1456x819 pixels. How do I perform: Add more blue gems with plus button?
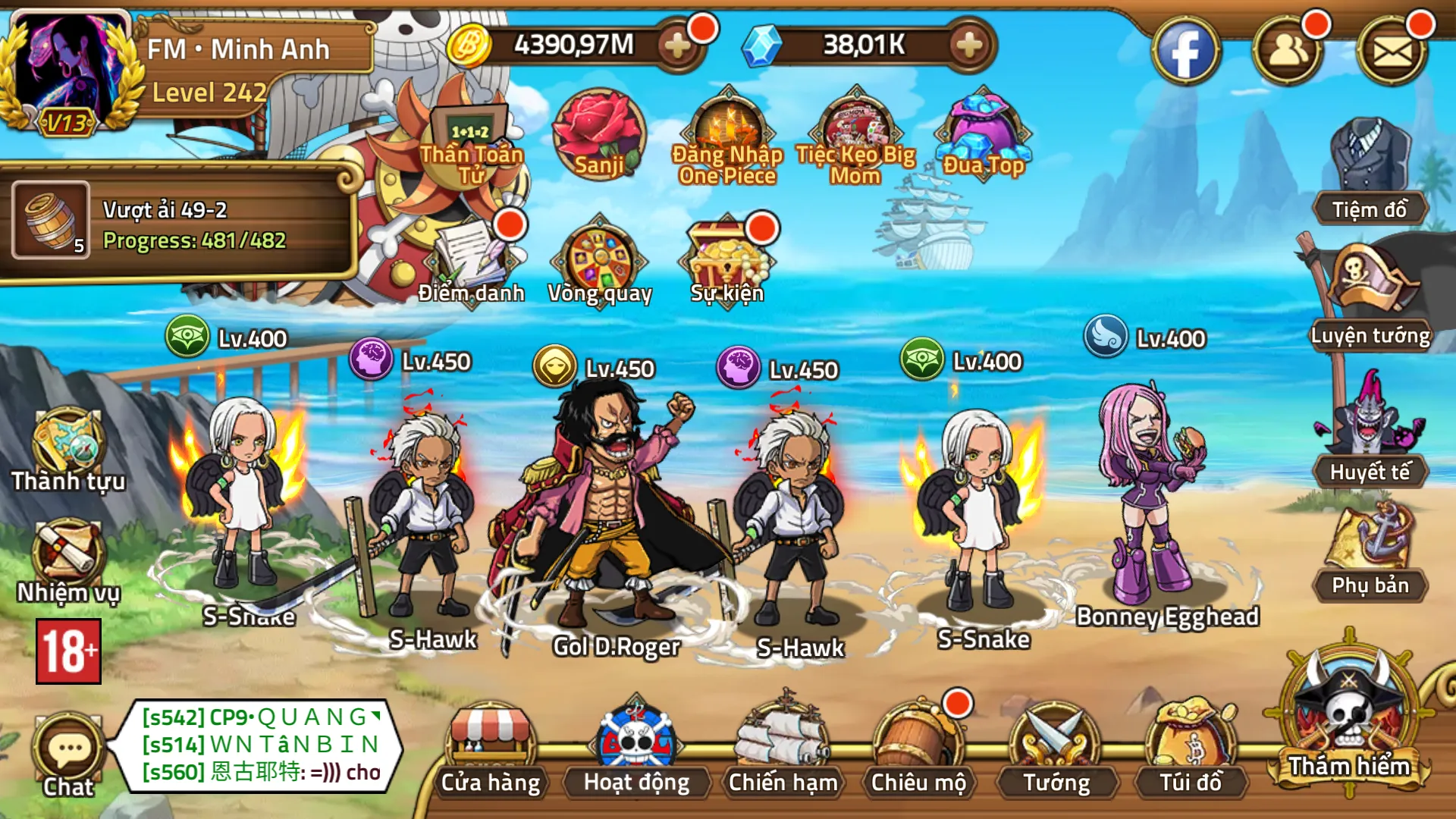[968, 45]
